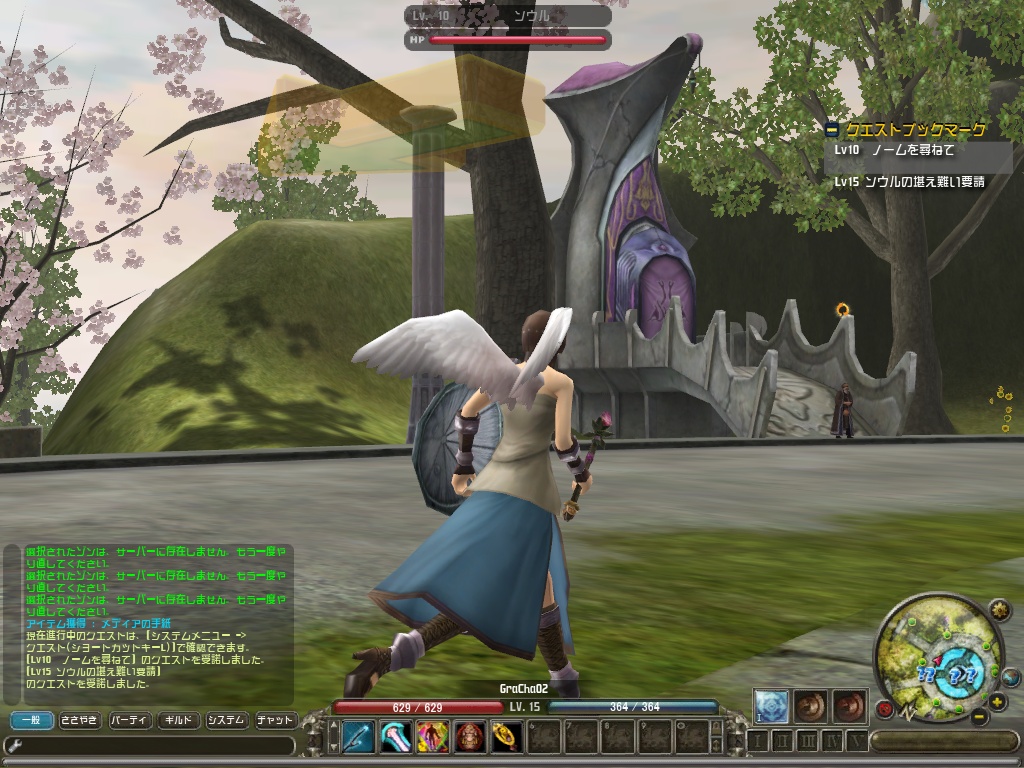Switch to the 一般 chat tab
Screen dimensions: 1024x768
(x=31, y=720)
